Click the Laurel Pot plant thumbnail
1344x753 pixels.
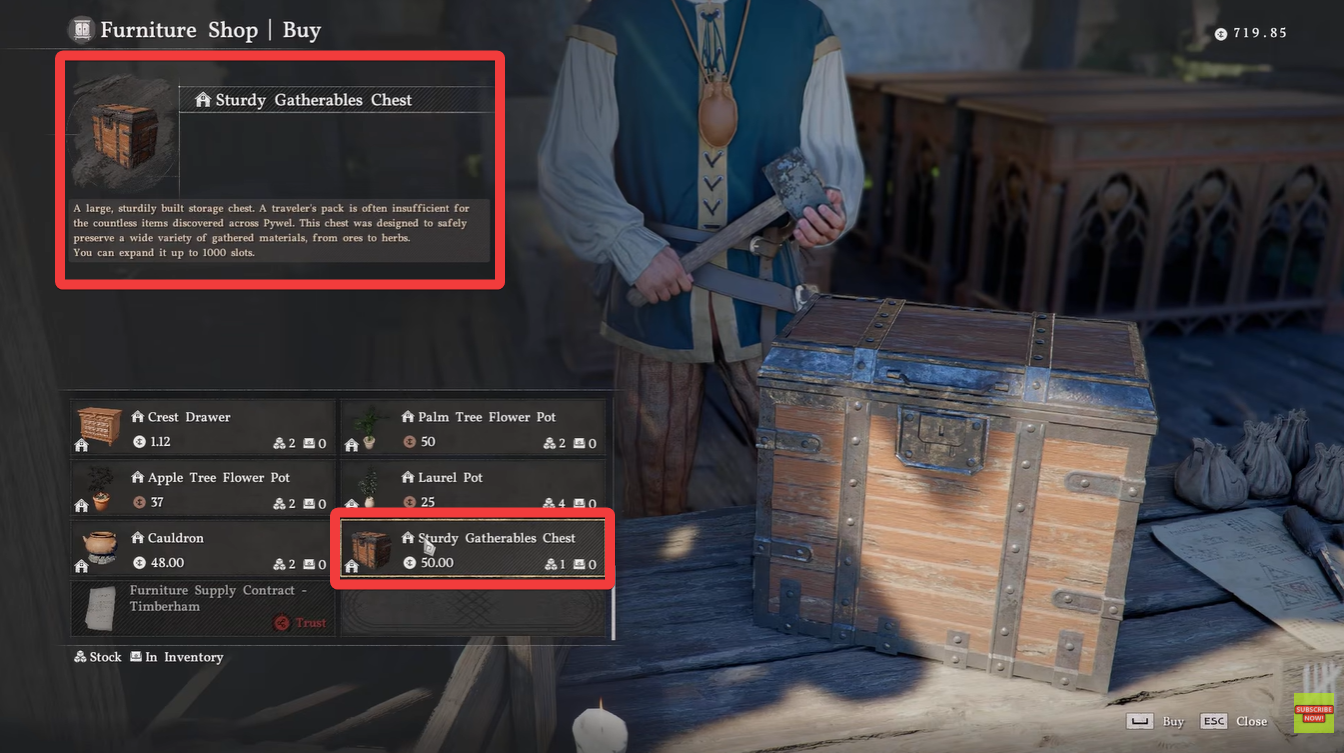click(x=370, y=488)
